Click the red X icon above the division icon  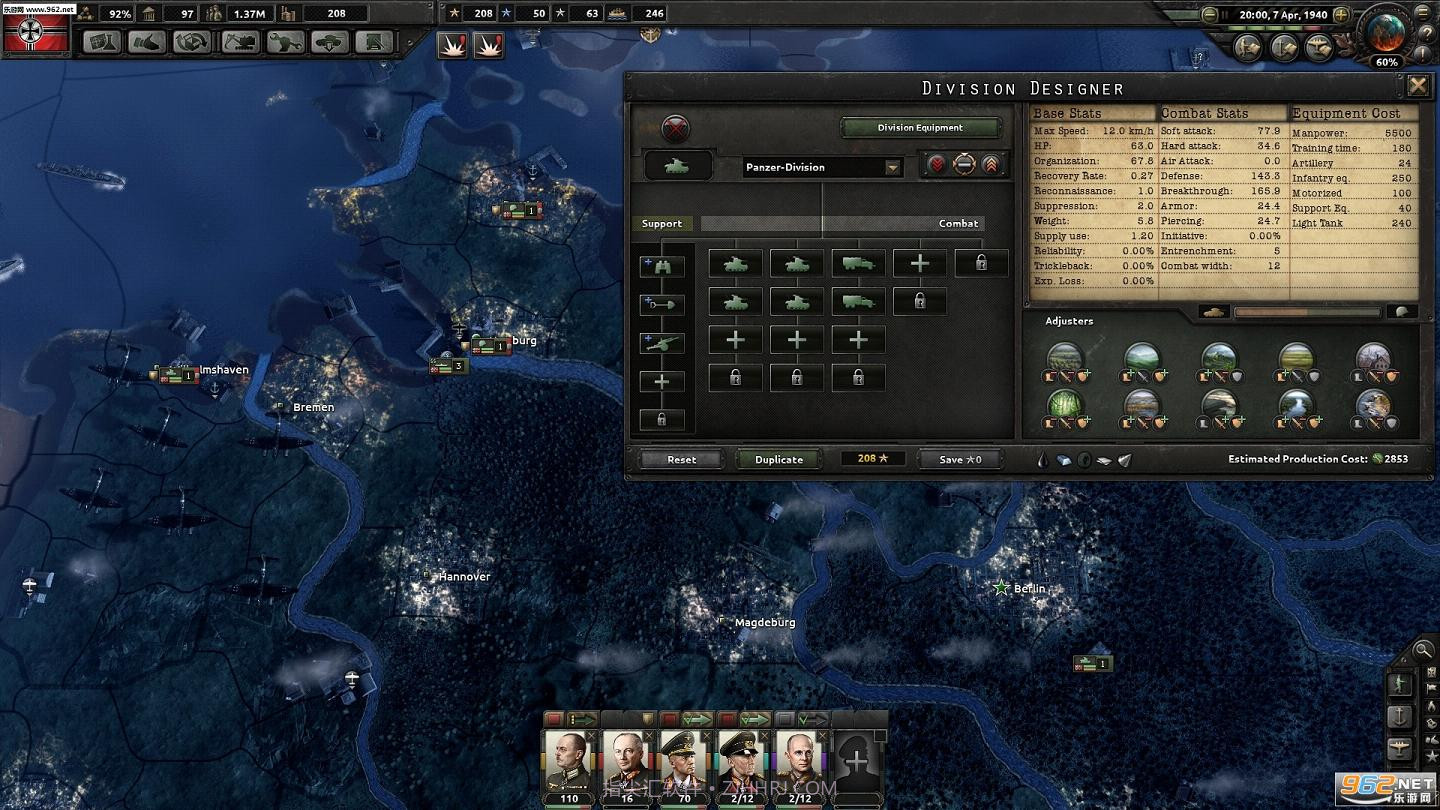676,129
